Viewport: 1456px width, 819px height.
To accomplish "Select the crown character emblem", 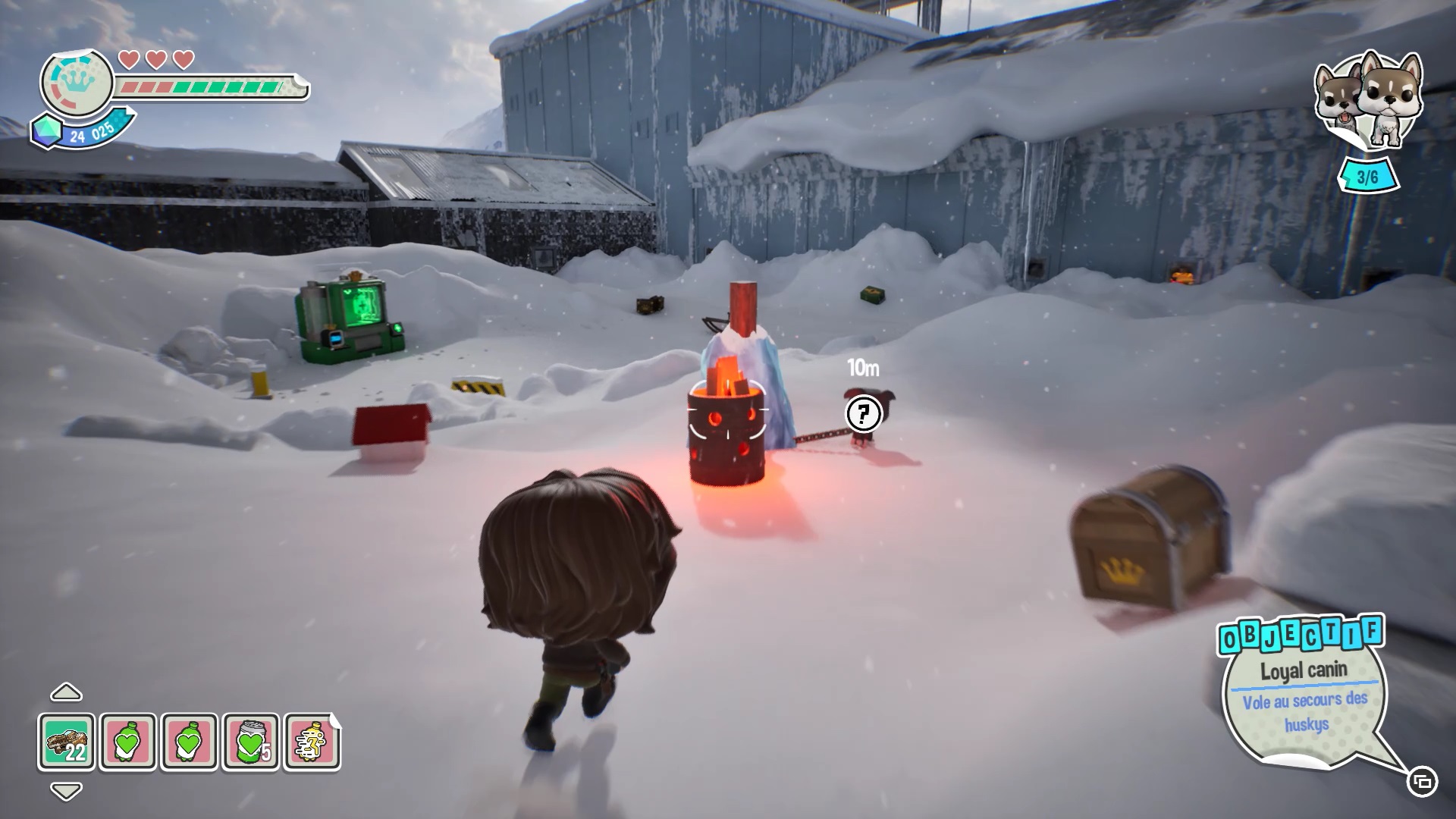I will point(77,83).
